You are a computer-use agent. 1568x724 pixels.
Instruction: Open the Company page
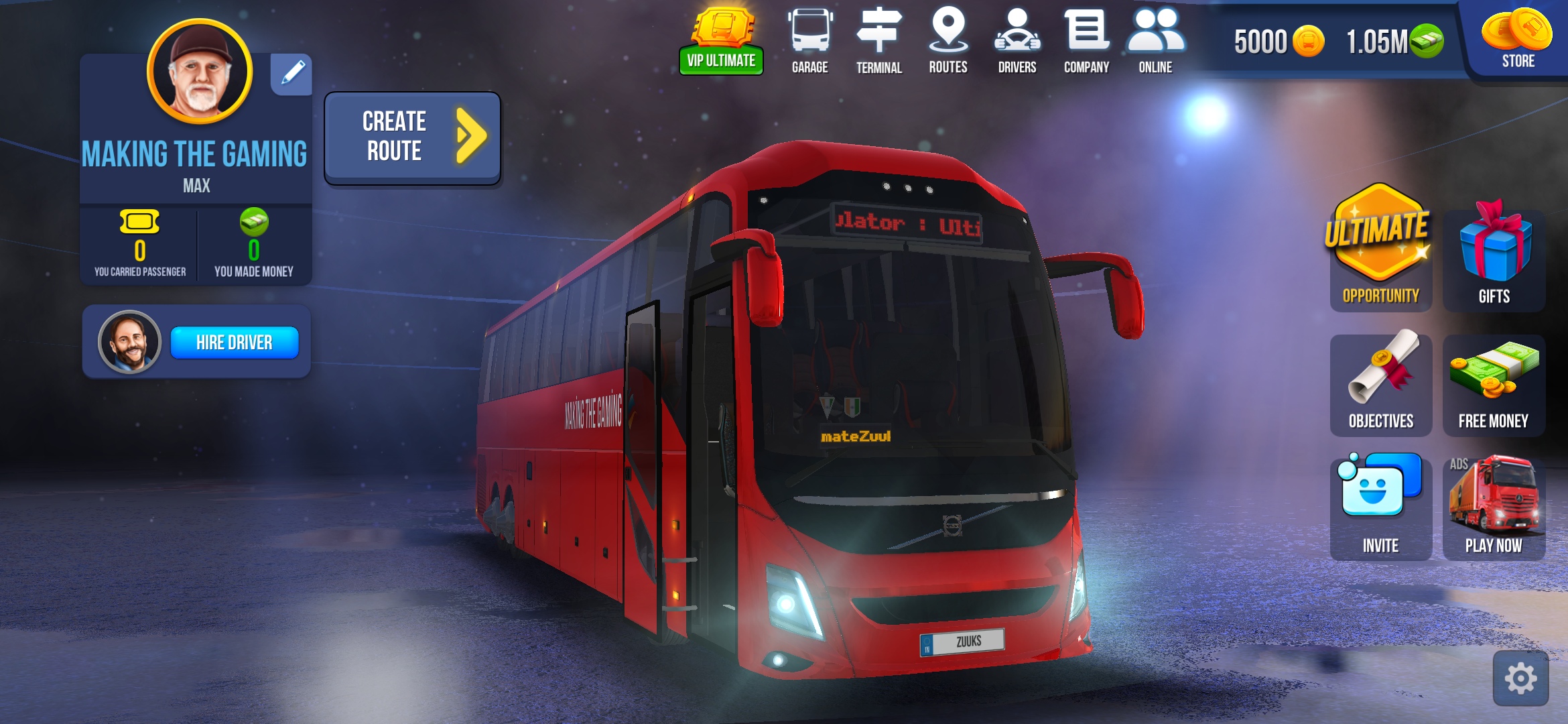coord(1086,42)
